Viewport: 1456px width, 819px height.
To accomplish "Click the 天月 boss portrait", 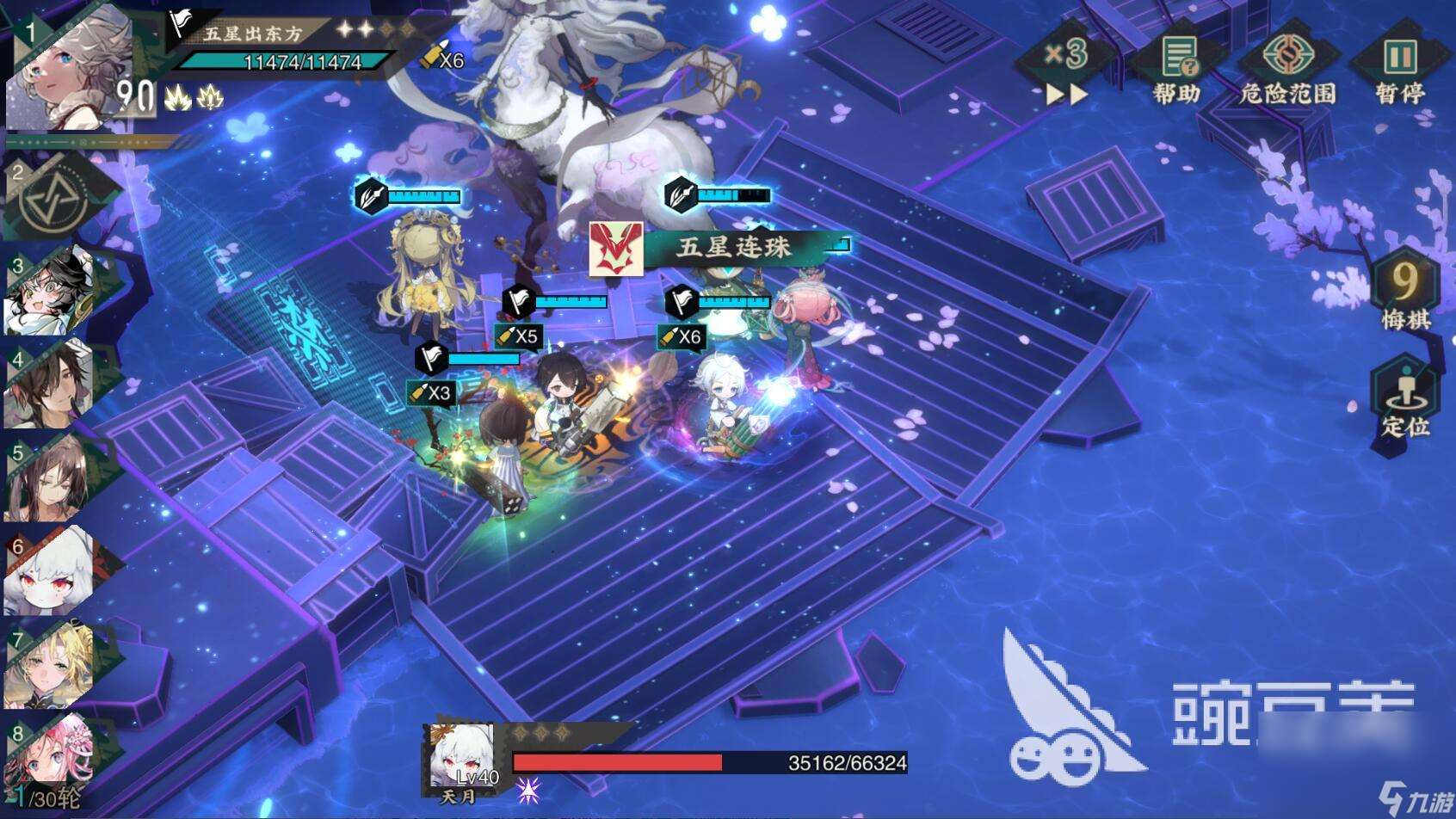I will pyautogui.click(x=463, y=759).
